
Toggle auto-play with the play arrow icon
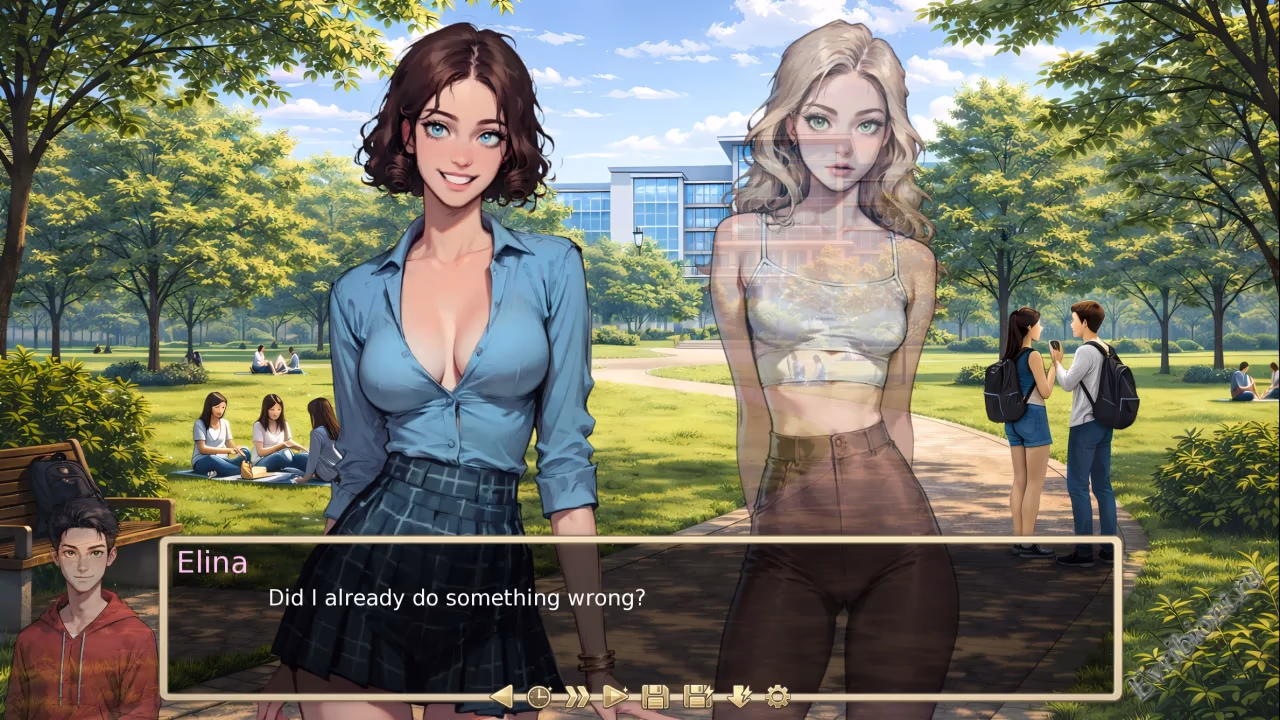coord(615,696)
